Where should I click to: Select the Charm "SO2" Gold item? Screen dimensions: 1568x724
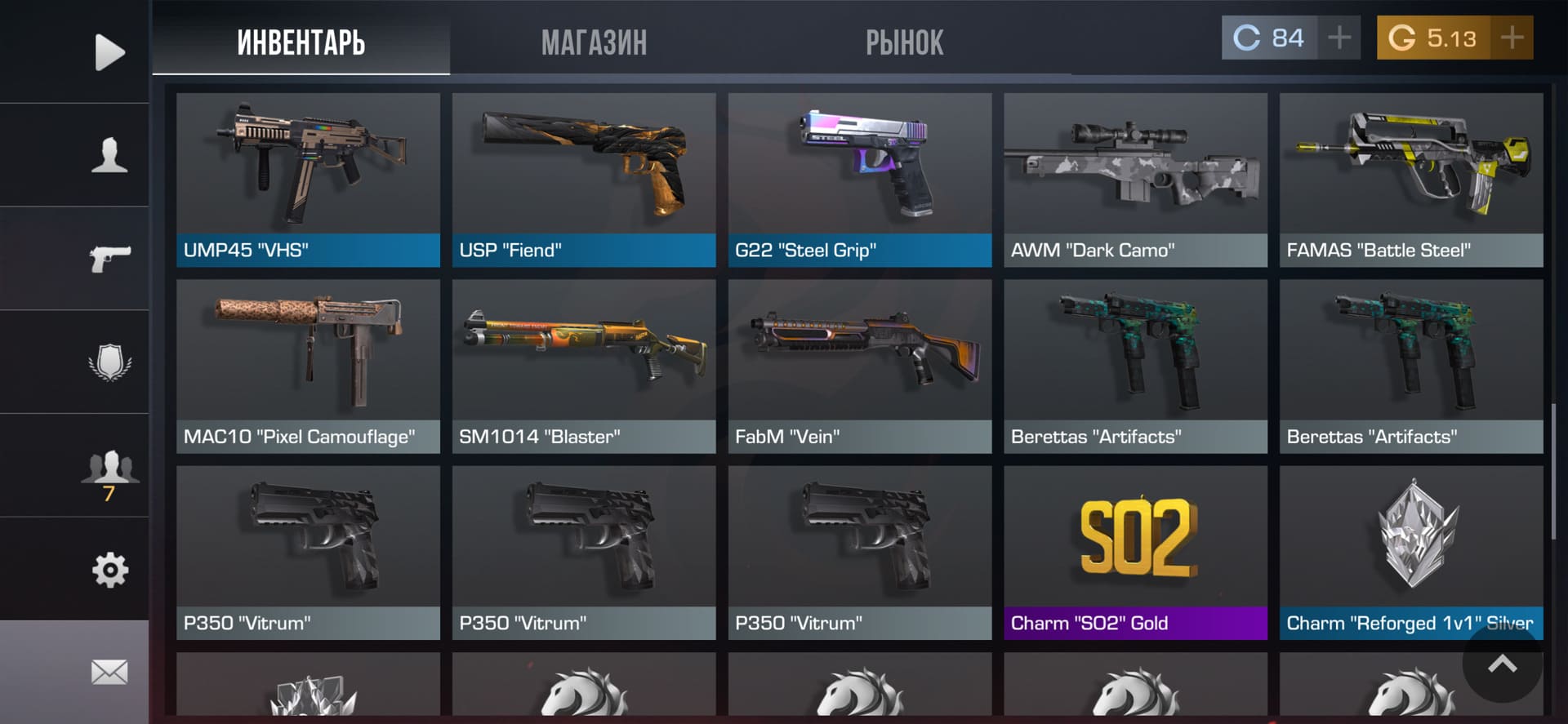click(1135, 553)
